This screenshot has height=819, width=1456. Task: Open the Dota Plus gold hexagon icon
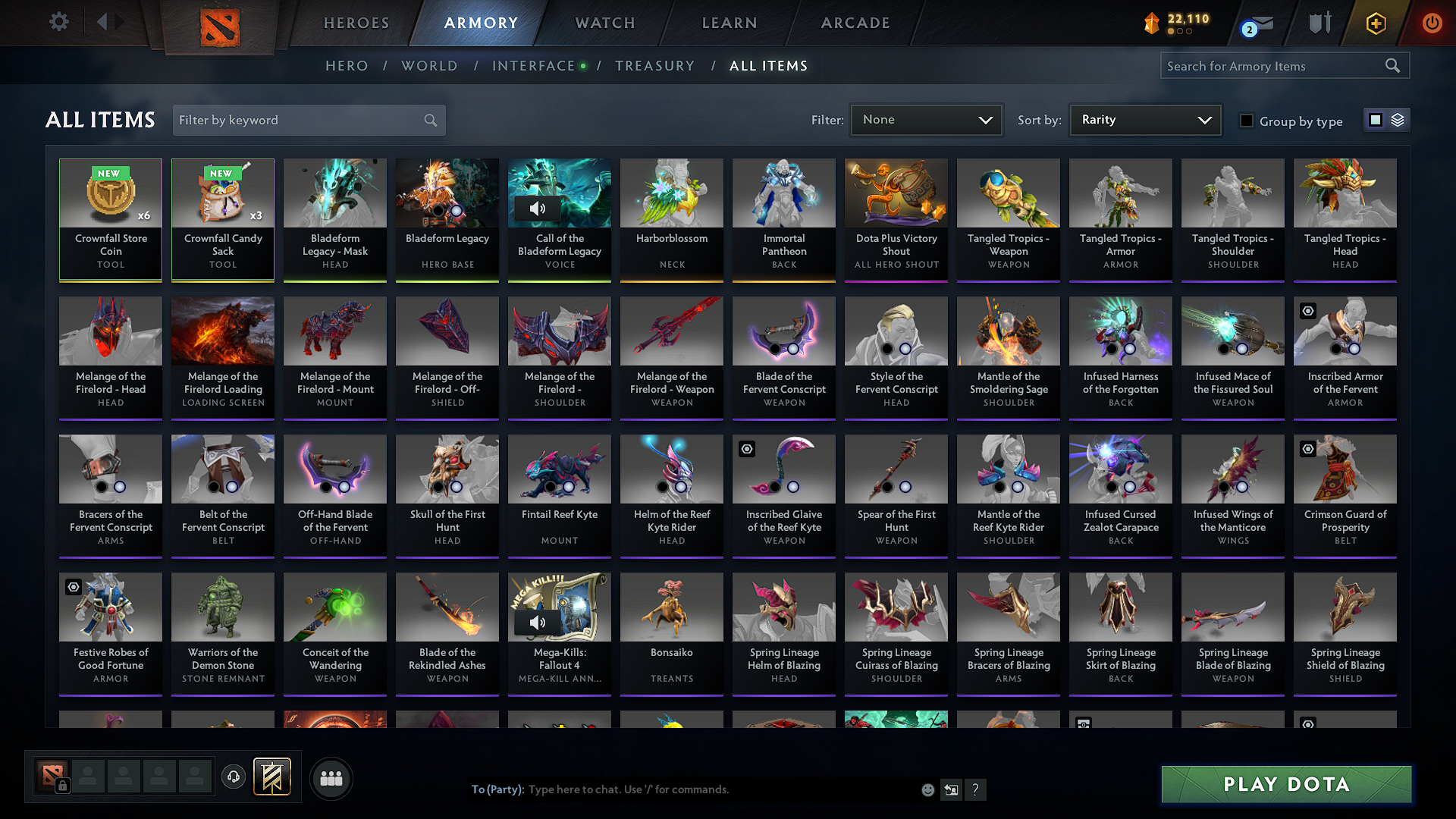point(1376,23)
